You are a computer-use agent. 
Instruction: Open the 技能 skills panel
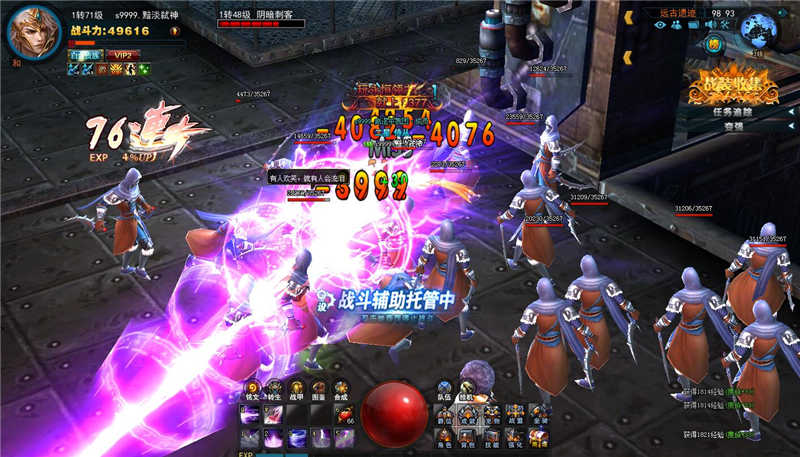[x=490, y=434]
